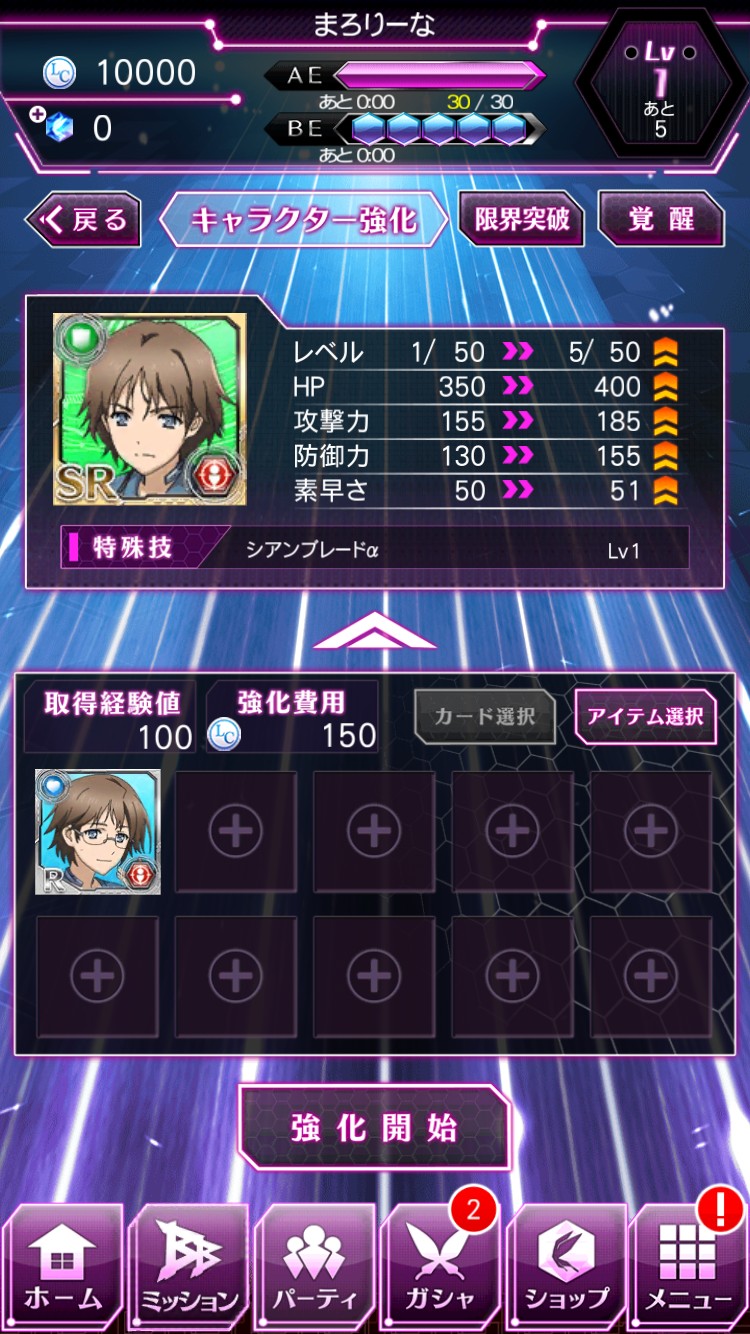Image resolution: width=750 pixels, height=1334 pixels.
Task: Go back with the 戻る button
Action: click(84, 220)
